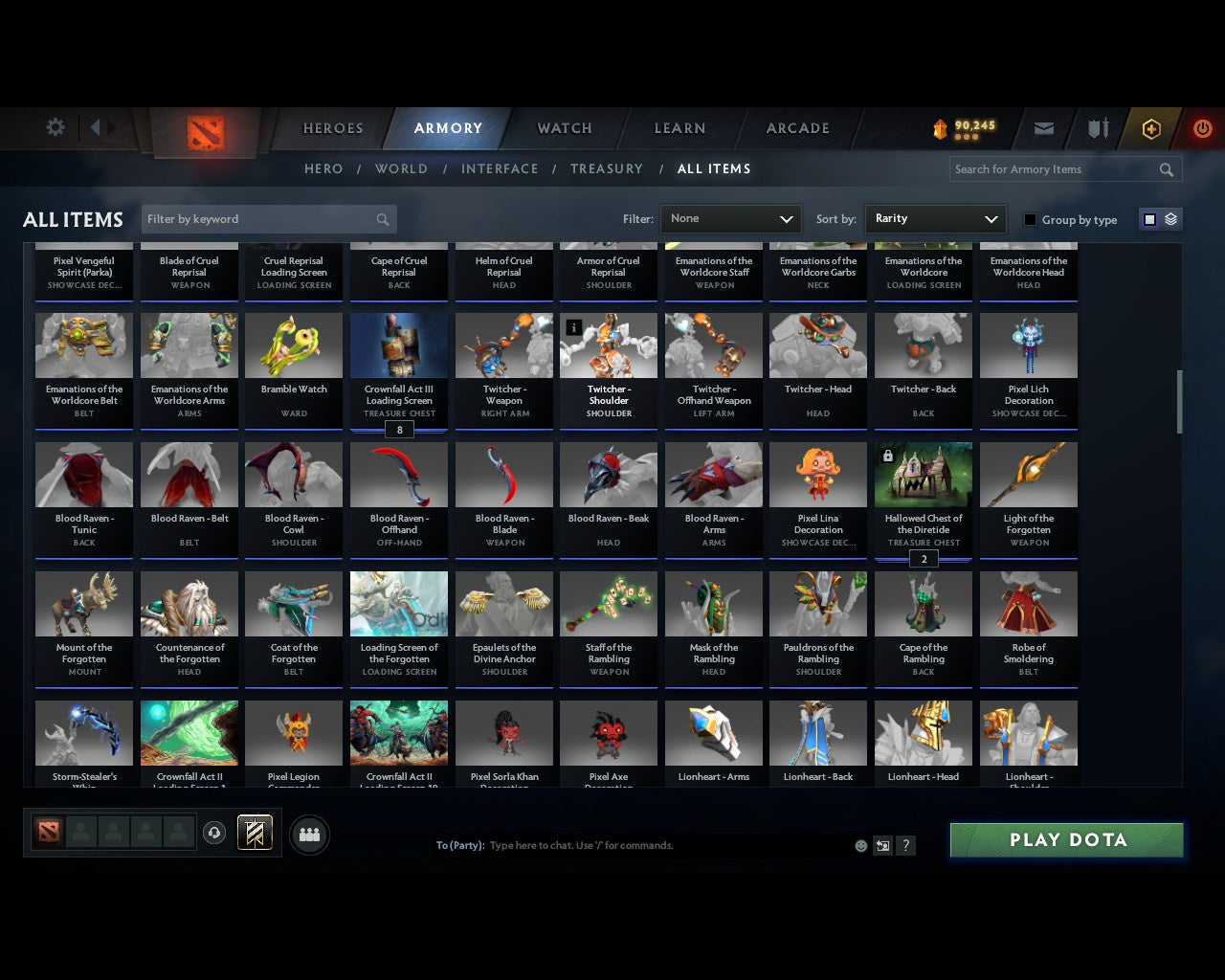Expand the emoticon picker in the chat bar
This screenshot has height=980, width=1225.
click(x=859, y=846)
